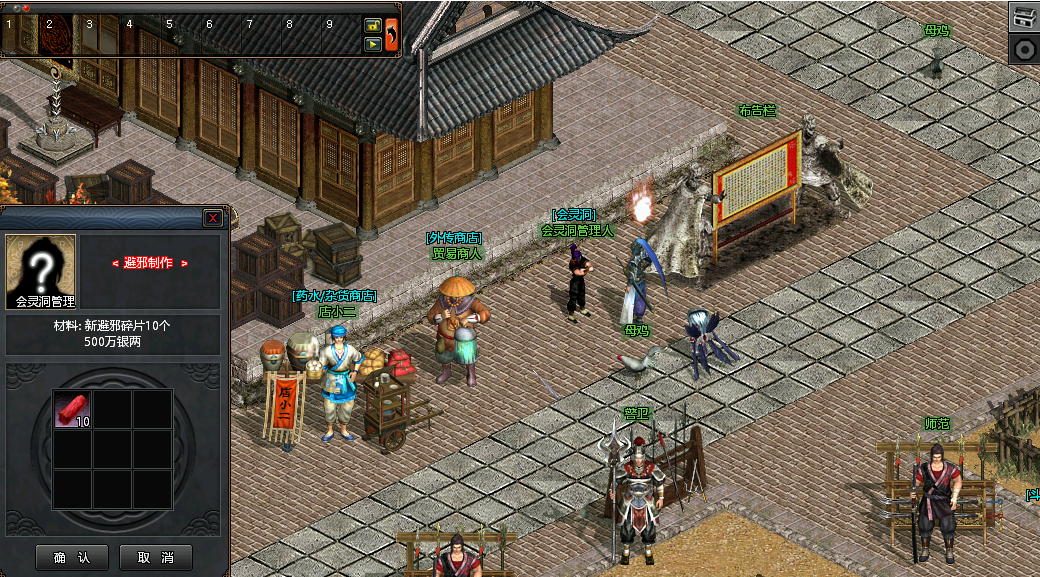
Task: Cancel the crafting with the 取消 button
Action: (155, 557)
